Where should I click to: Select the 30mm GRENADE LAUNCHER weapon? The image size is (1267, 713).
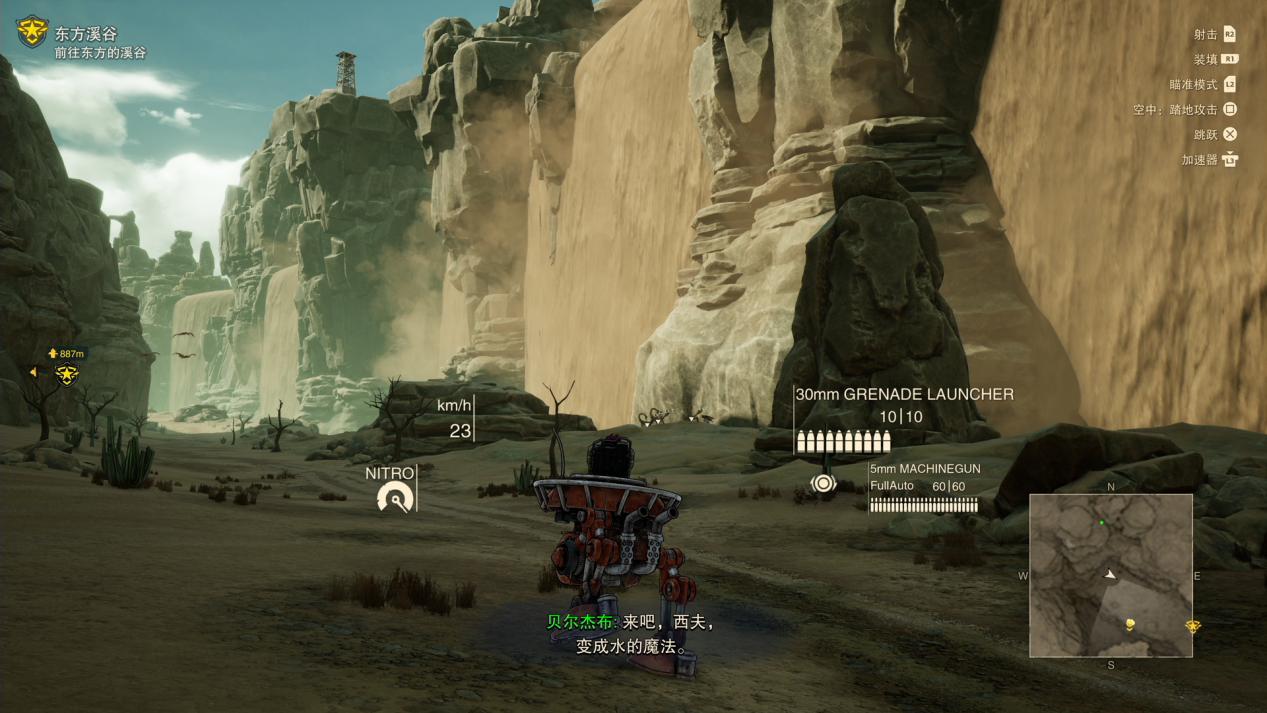coord(903,394)
